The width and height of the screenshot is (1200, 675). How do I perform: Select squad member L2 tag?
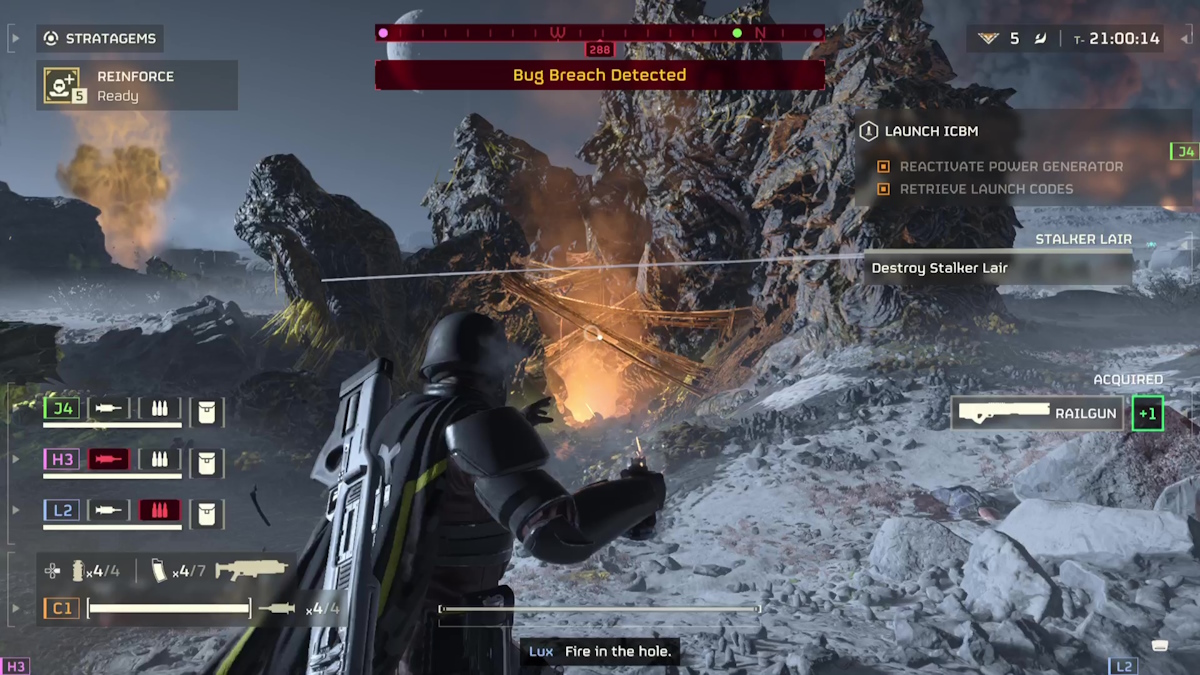(62, 510)
